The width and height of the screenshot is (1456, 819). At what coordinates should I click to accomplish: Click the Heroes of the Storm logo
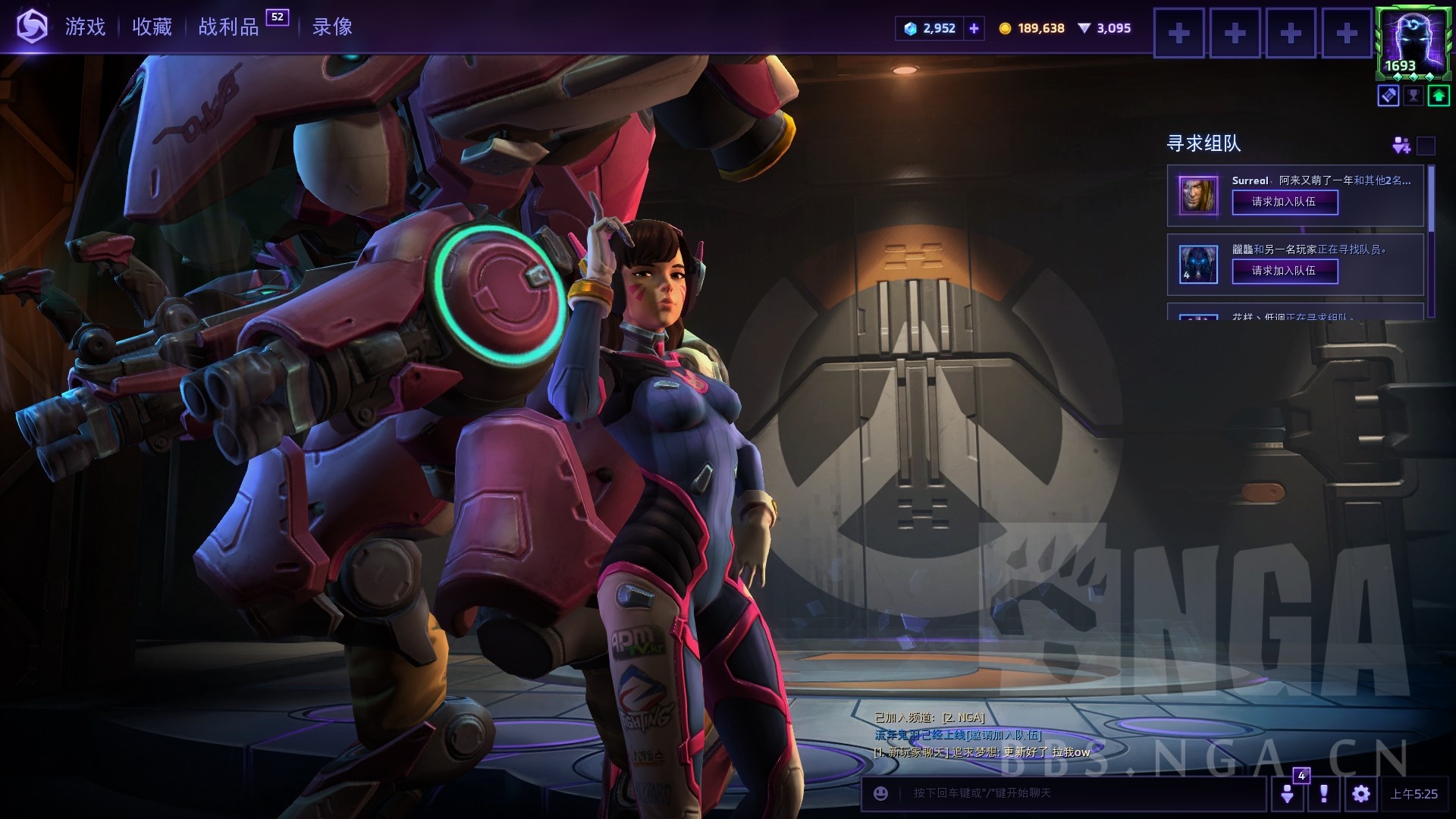coord(32,27)
